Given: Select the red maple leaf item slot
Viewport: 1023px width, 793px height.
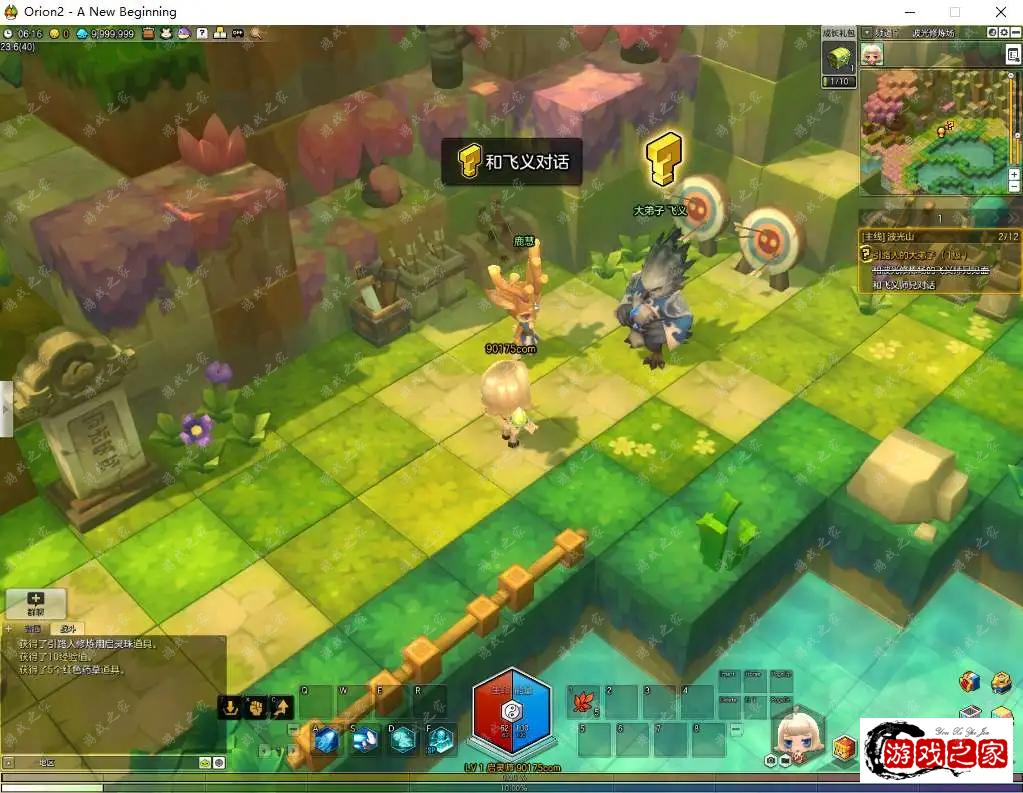Looking at the screenshot, I should [582, 702].
